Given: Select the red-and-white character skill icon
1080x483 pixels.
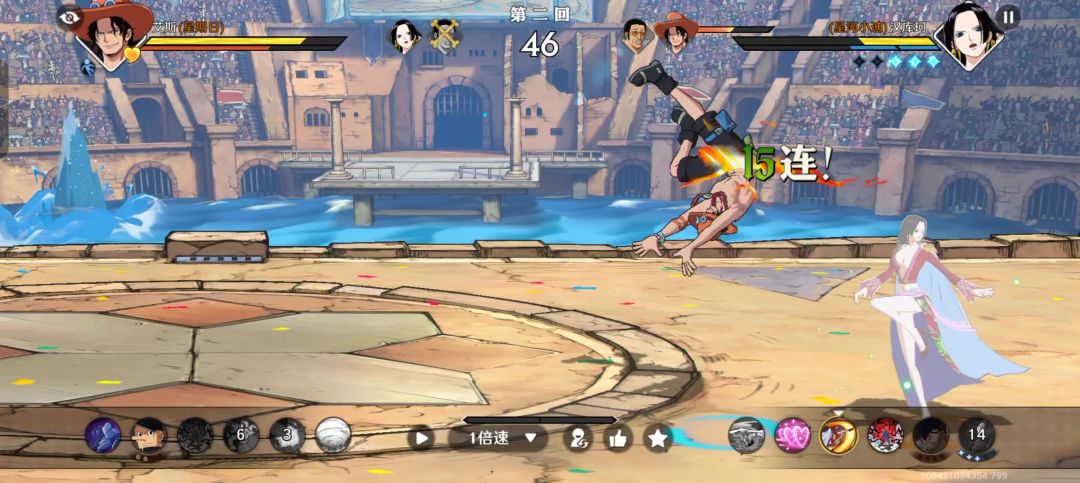Looking at the screenshot, I should (x=885, y=434).
